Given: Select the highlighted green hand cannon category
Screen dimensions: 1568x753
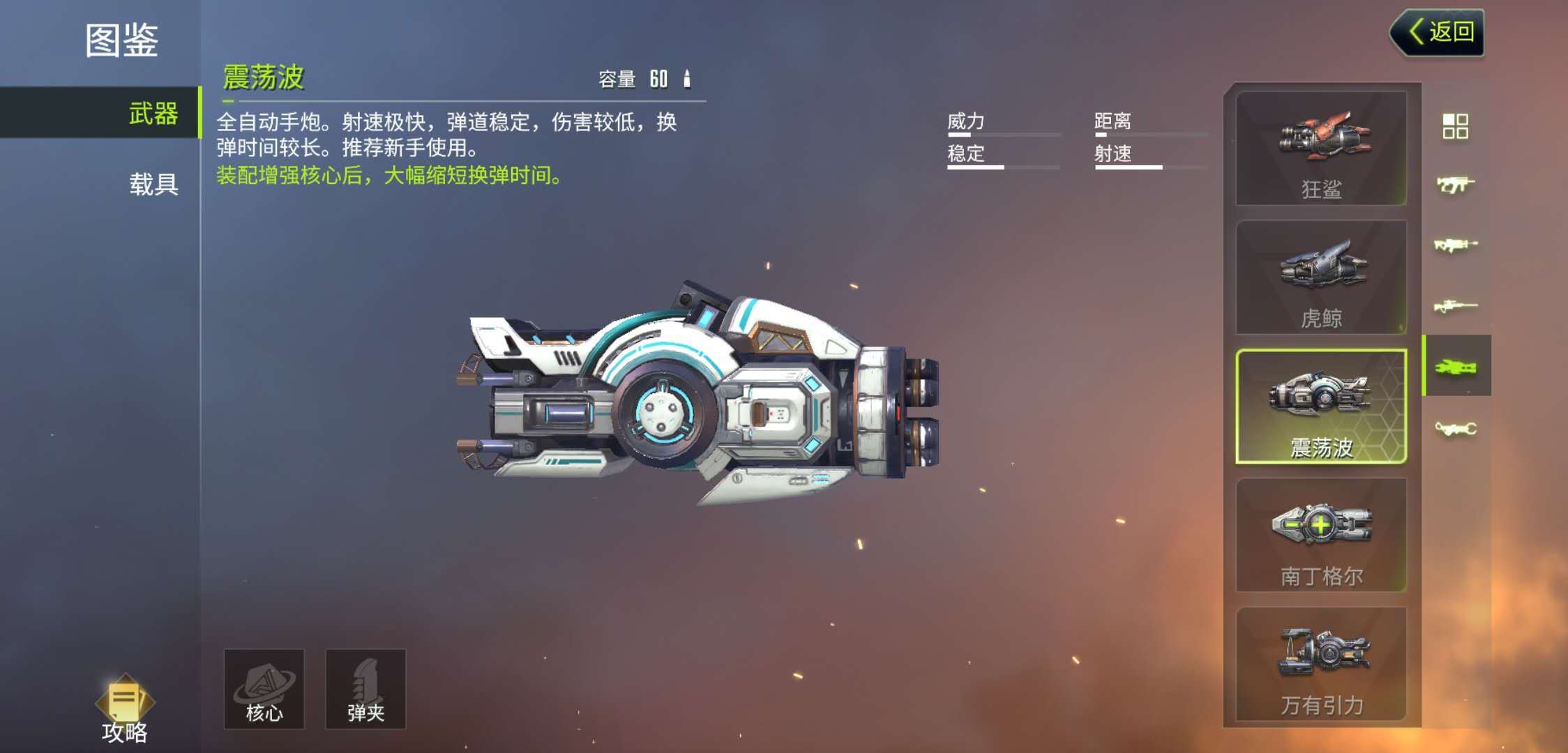Looking at the screenshot, I should tap(1456, 367).
